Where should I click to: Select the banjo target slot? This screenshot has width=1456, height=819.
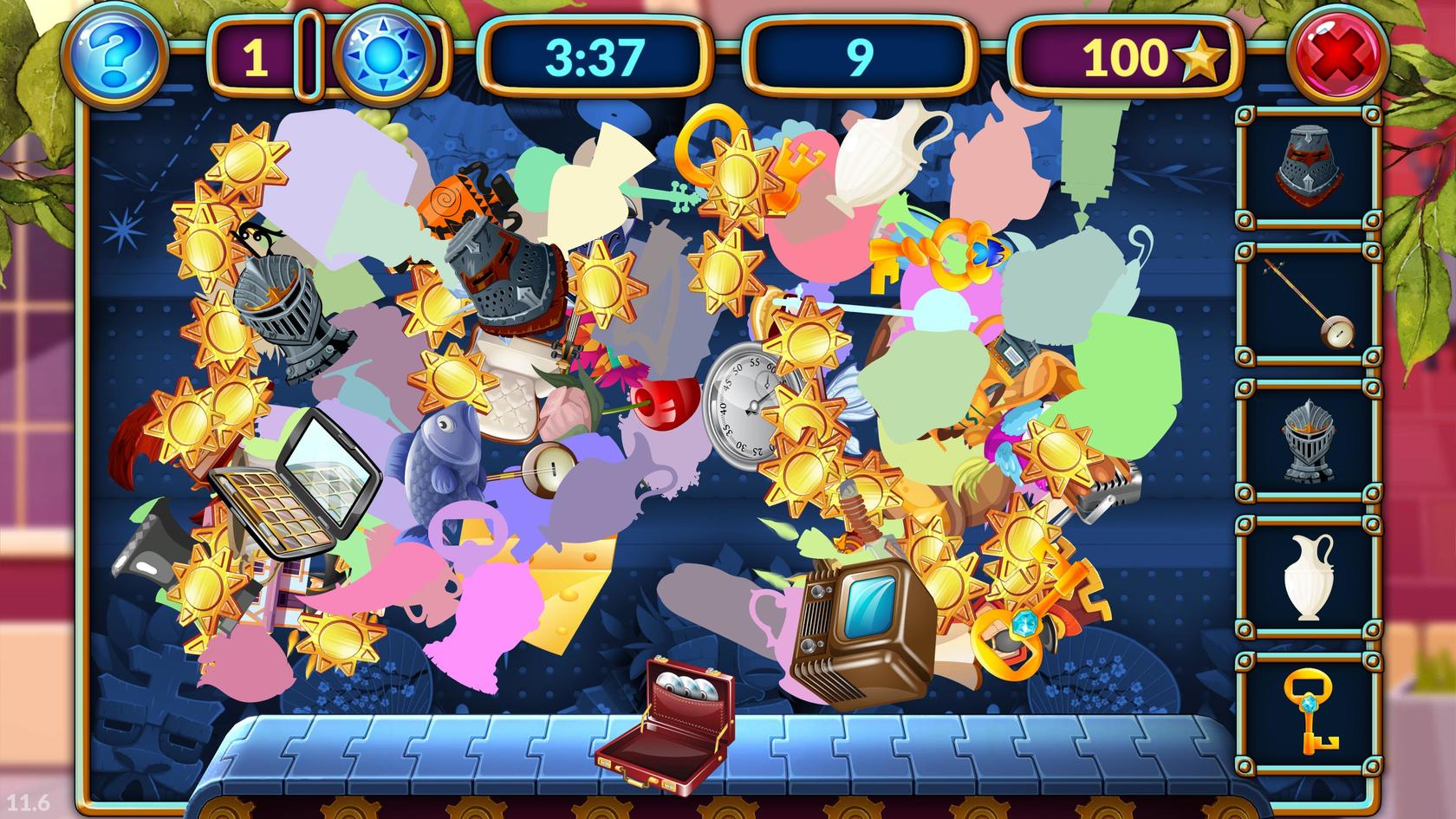pos(1306,306)
